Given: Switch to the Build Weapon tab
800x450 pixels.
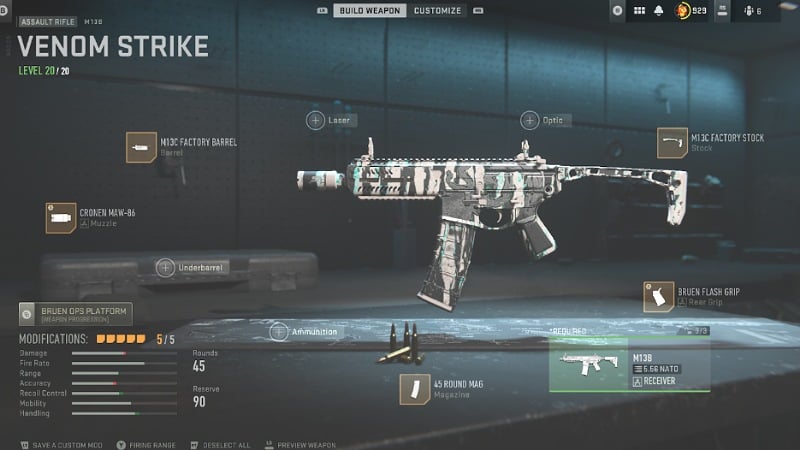Looking at the screenshot, I should (x=369, y=10).
